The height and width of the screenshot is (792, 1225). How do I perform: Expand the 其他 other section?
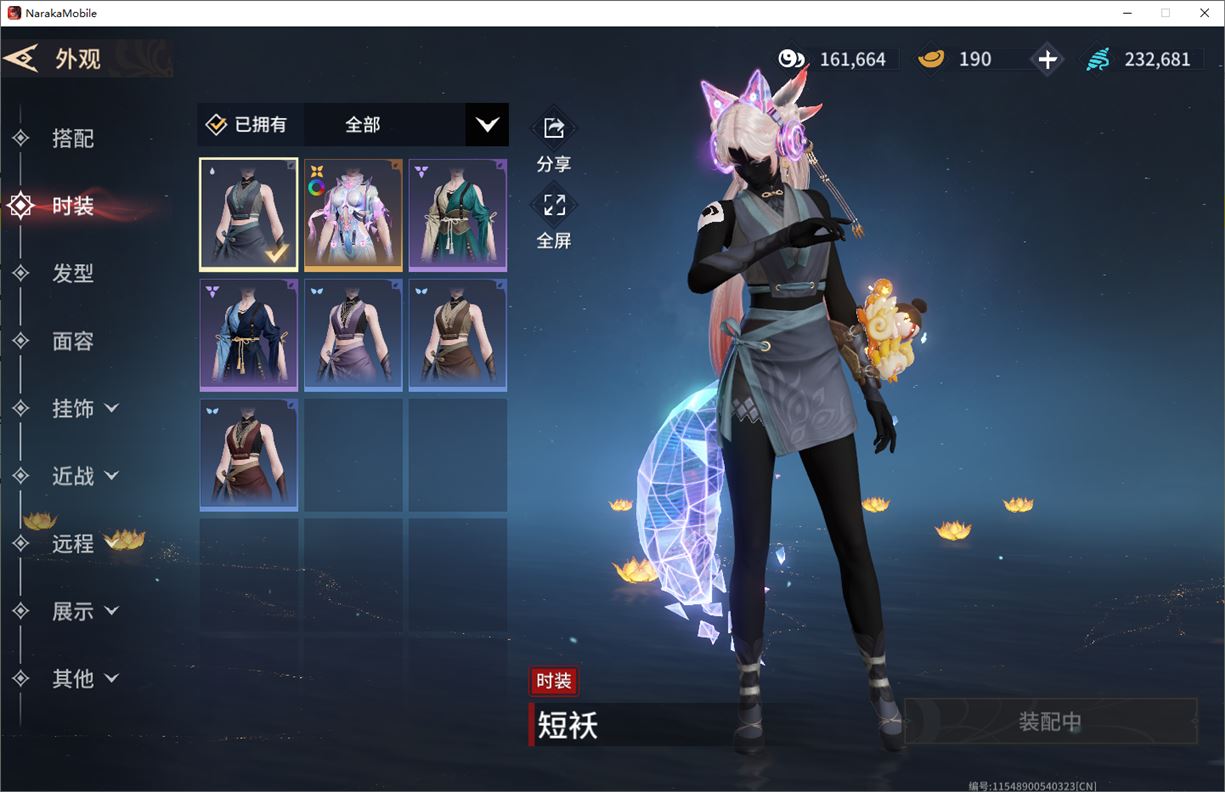pos(85,678)
